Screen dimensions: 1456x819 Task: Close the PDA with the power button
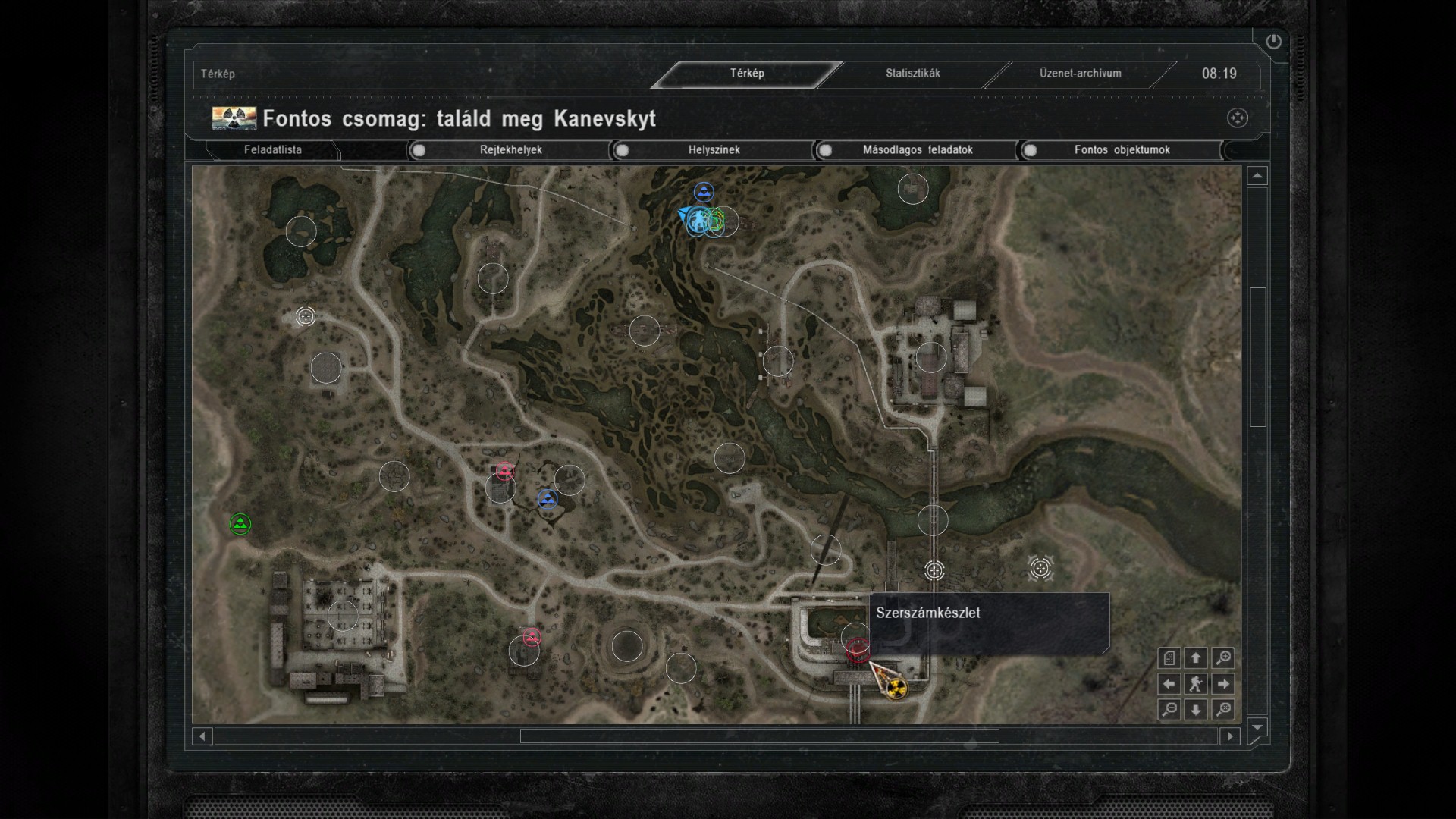pyautogui.click(x=1273, y=42)
